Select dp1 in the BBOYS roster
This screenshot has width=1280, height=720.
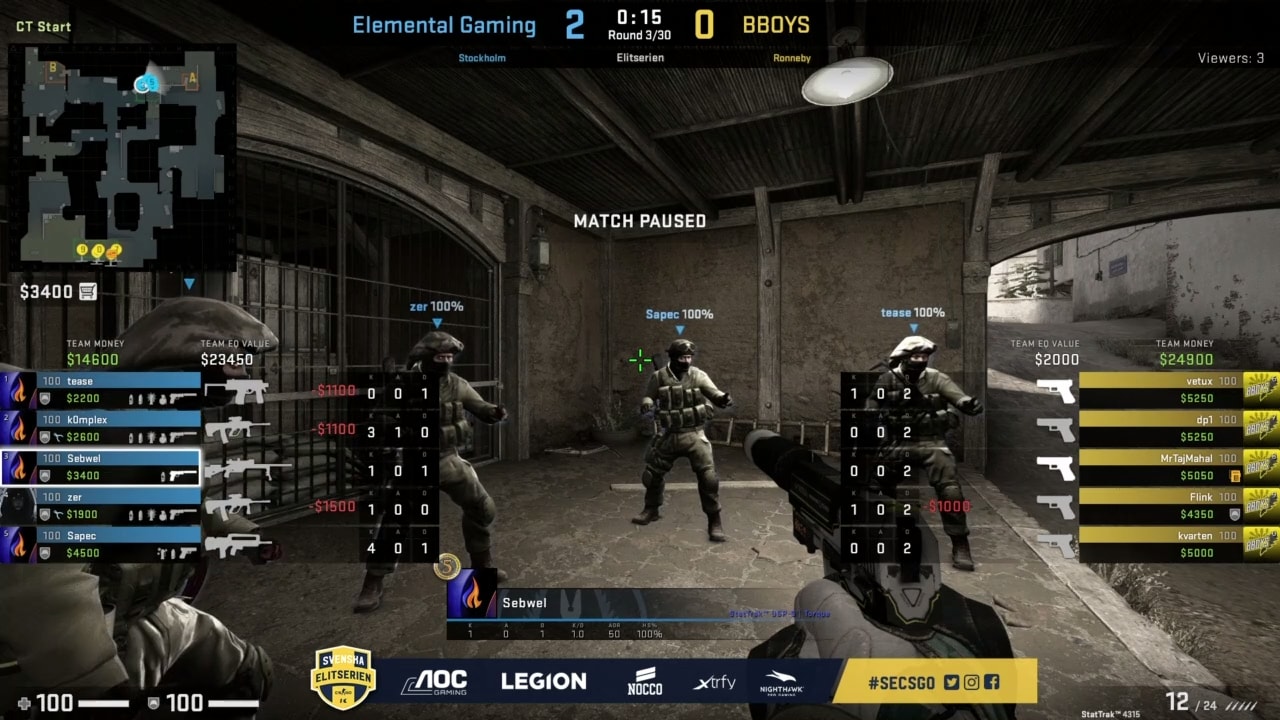[x=1160, y=428]
